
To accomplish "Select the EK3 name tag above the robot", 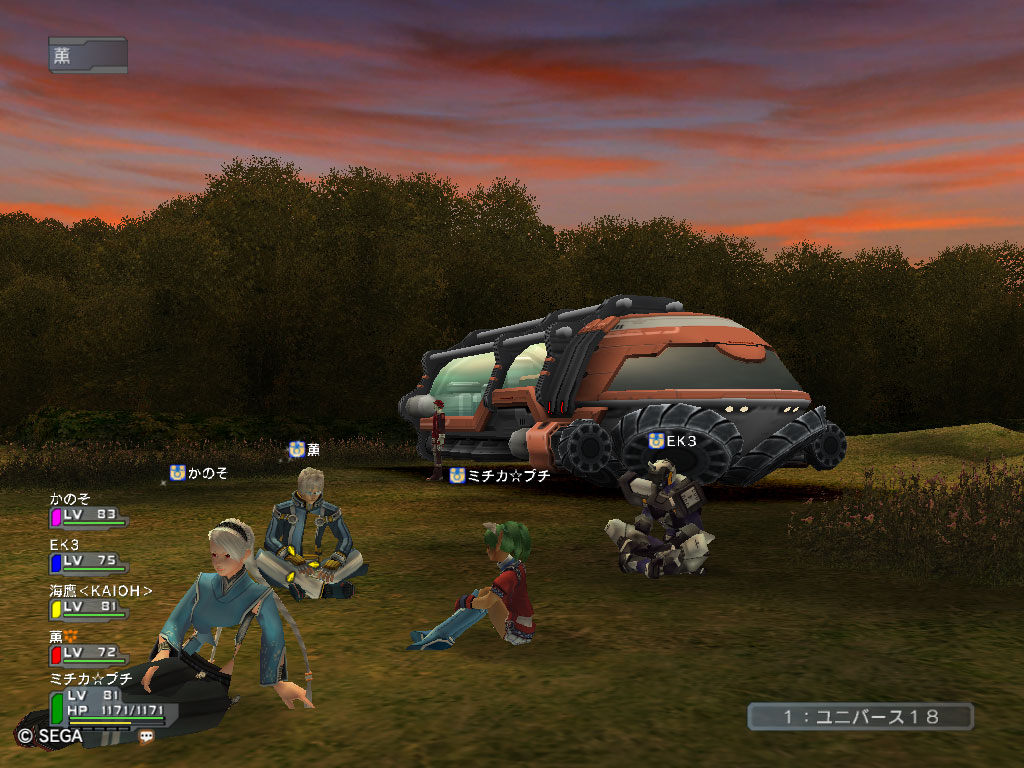I will (672, 441).
